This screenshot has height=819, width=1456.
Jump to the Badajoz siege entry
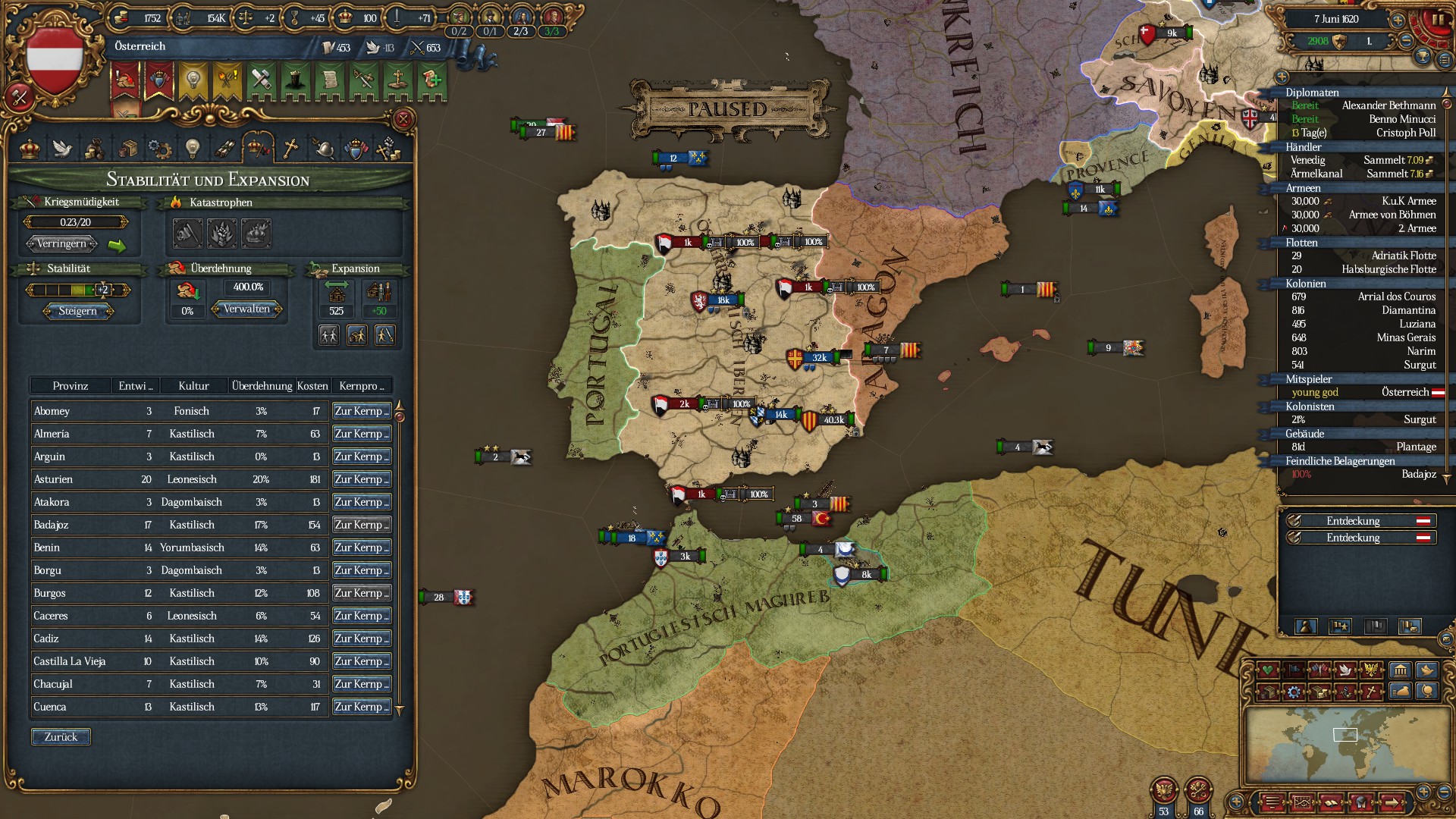tap(1363, 474)
